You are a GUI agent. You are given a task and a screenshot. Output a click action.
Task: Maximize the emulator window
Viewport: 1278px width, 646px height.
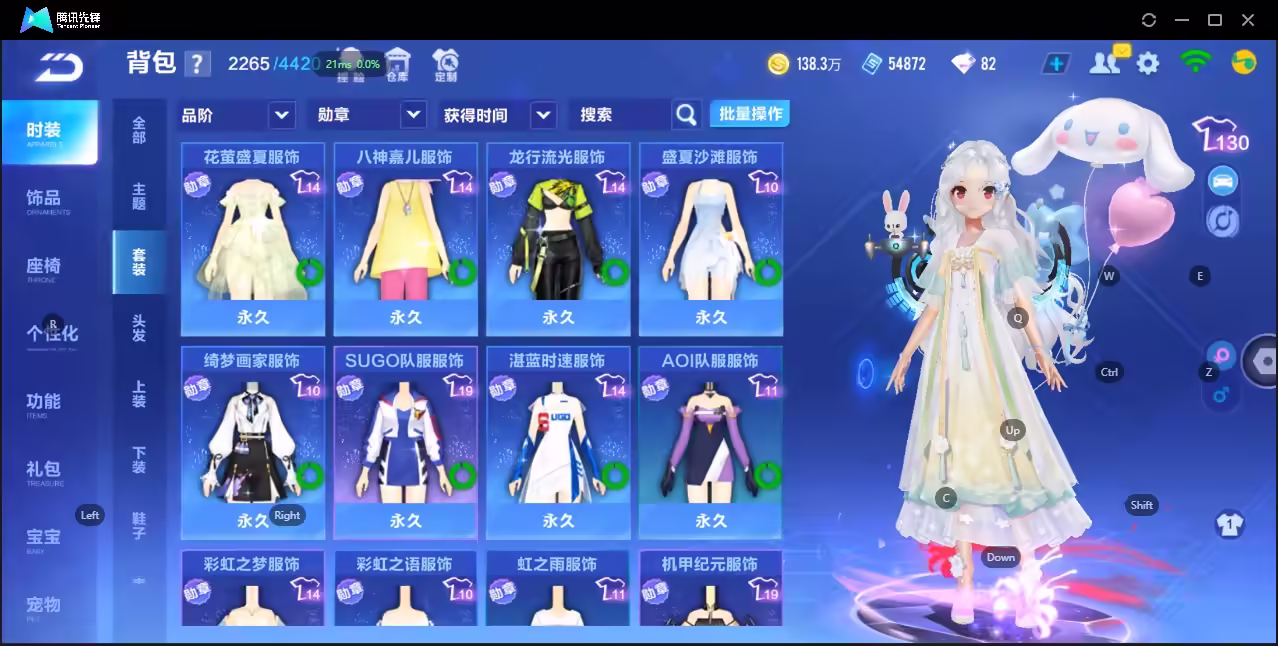coord(1215,20)
